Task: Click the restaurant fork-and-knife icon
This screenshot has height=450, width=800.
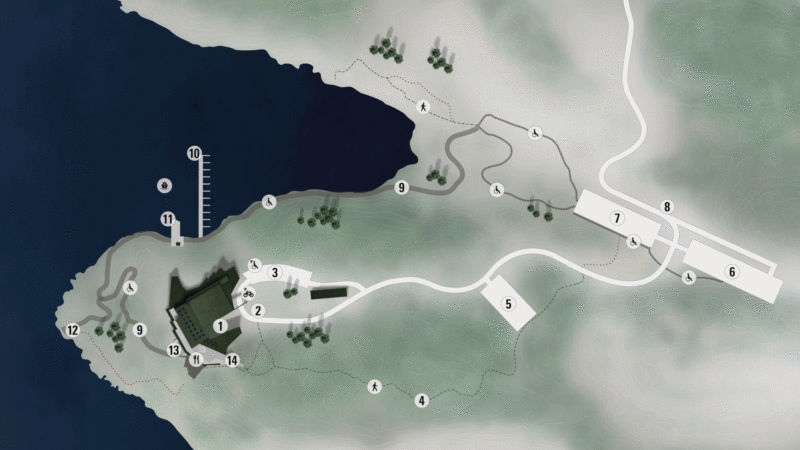Action: (x=196, y=357)
